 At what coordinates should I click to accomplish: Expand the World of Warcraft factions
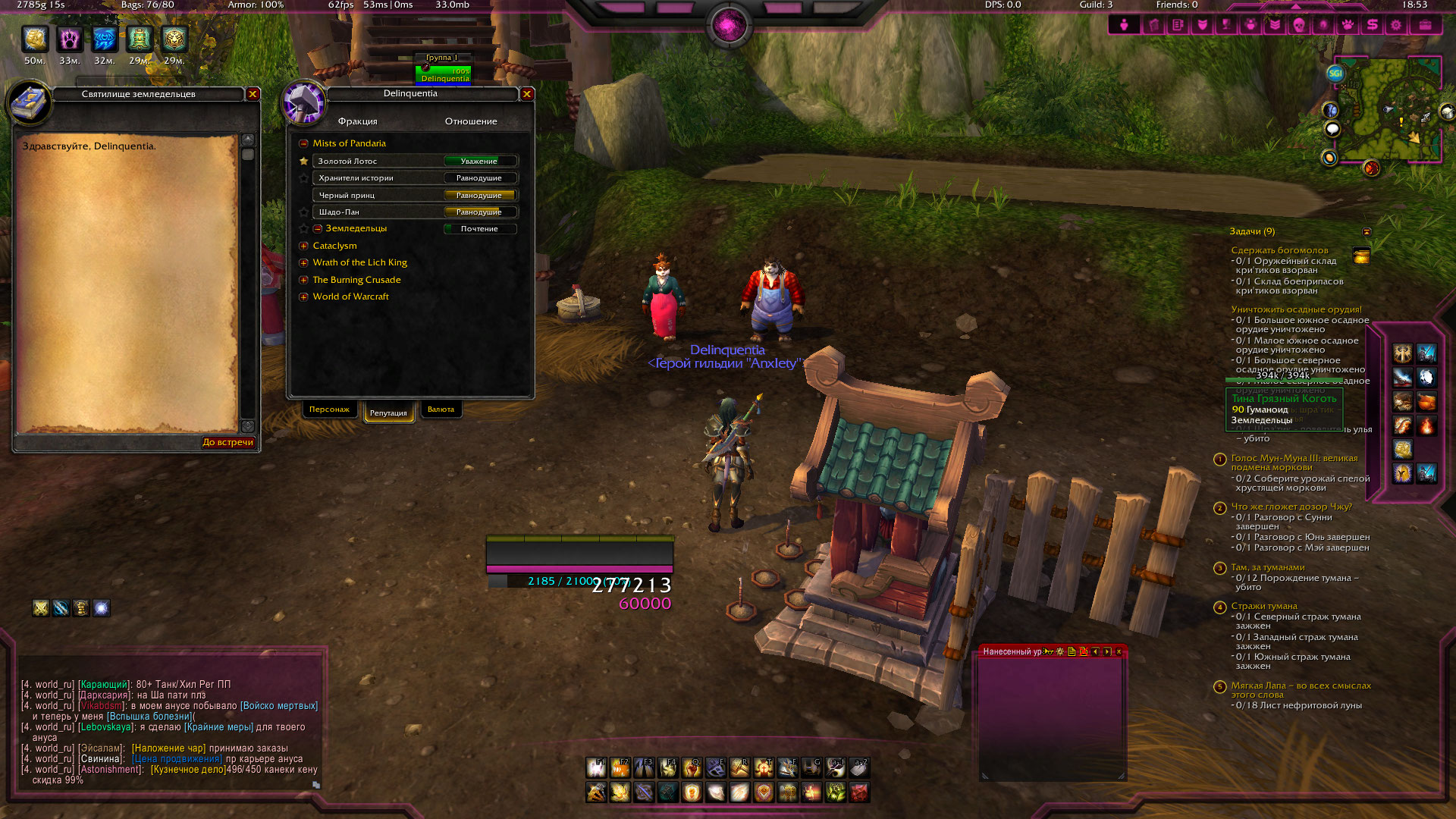pos(303,297)
